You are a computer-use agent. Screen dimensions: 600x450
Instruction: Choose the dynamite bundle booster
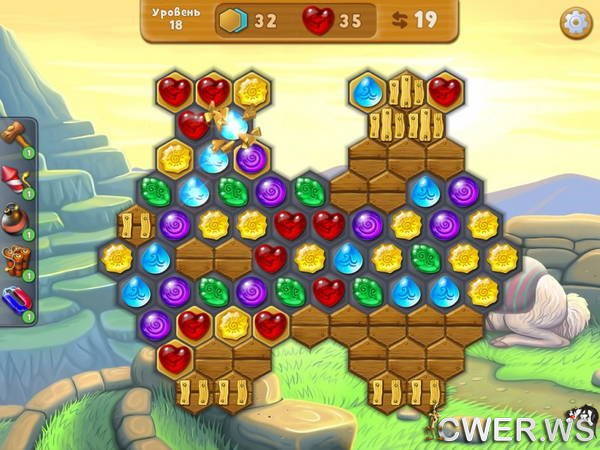(17, 260)
